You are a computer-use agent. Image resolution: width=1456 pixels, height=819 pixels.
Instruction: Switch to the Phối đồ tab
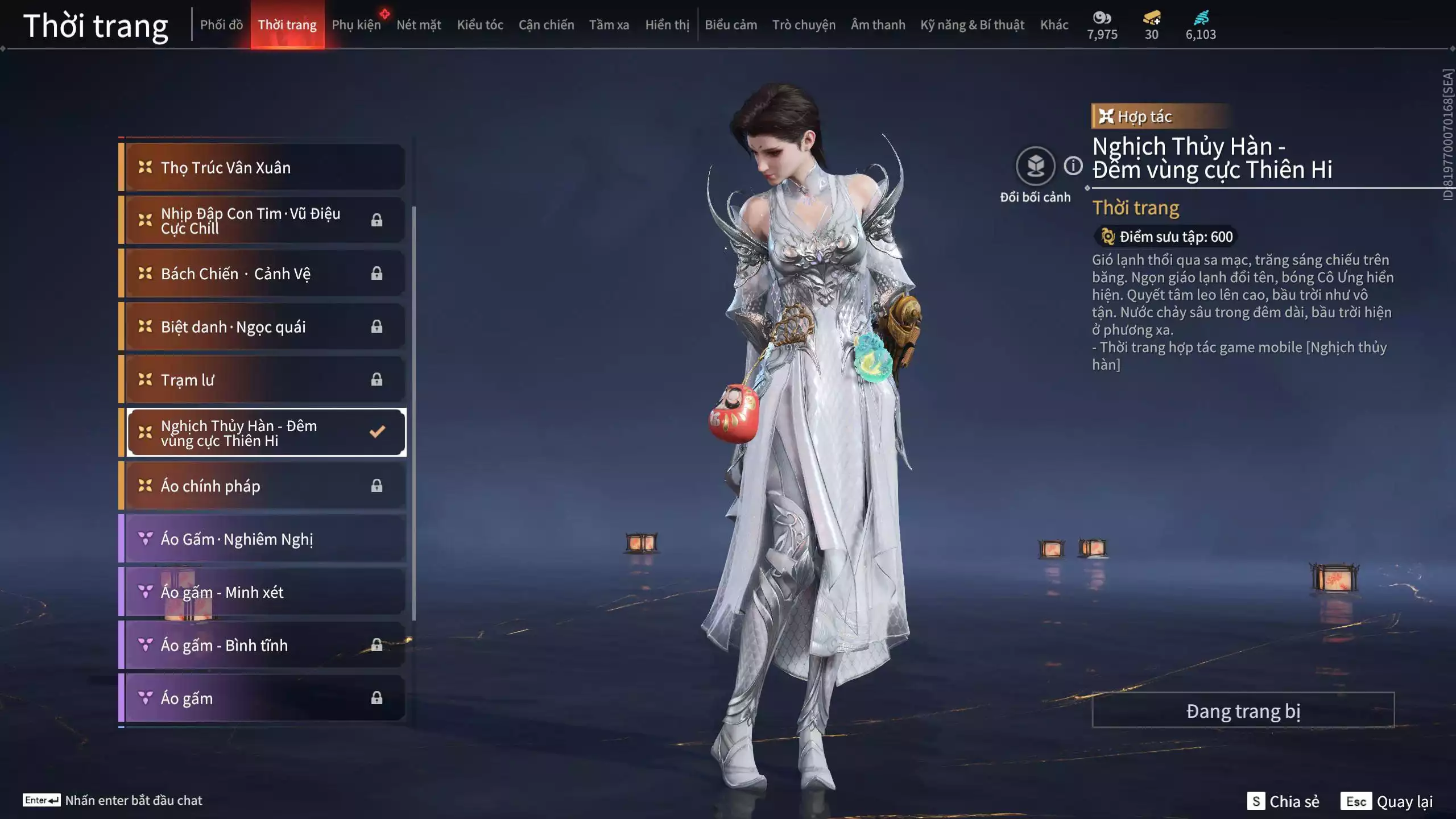[221, 25]
